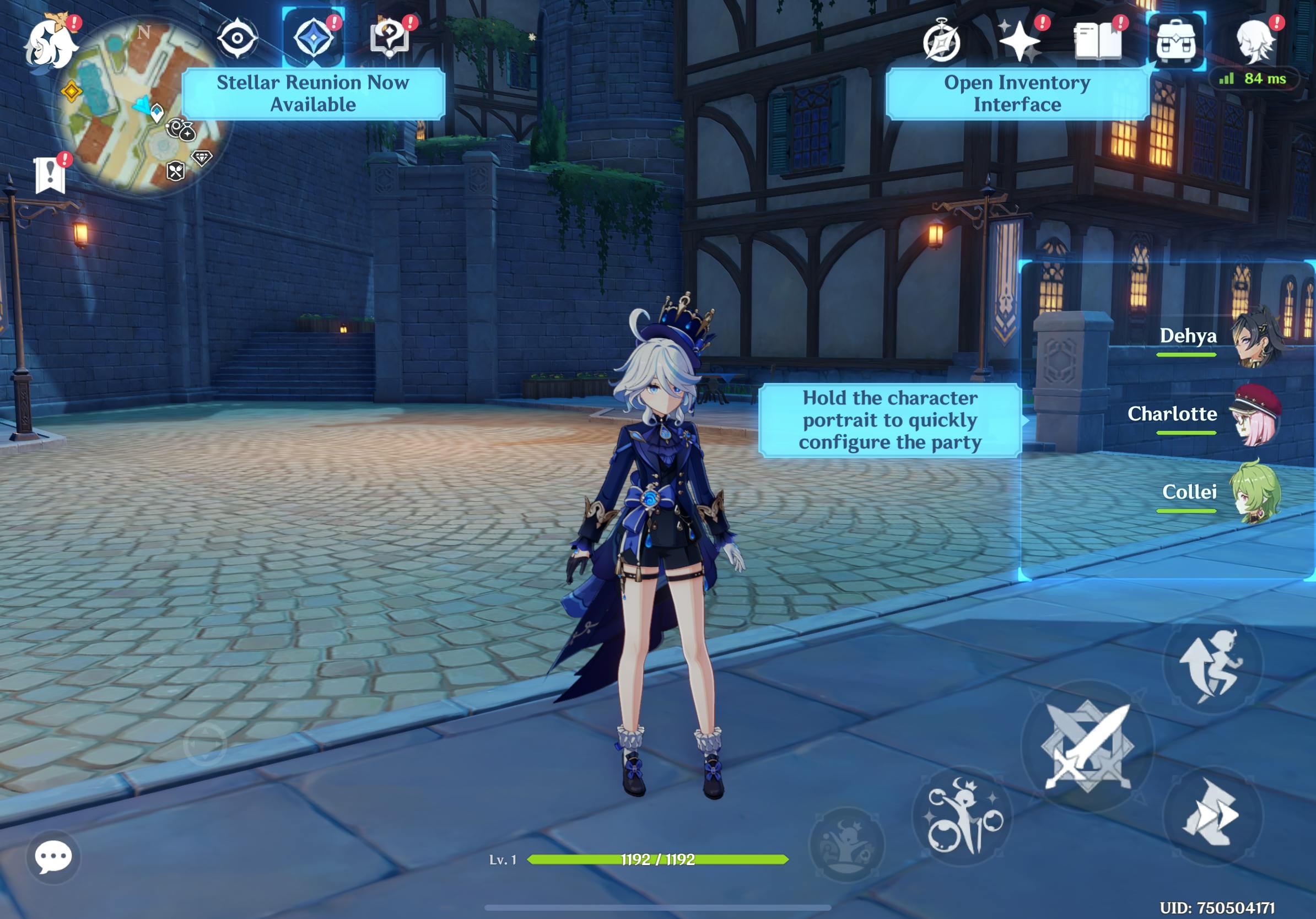This screenshot has height=919, width=1316.
Task: Open the Events compass icon
Action: 941,41
